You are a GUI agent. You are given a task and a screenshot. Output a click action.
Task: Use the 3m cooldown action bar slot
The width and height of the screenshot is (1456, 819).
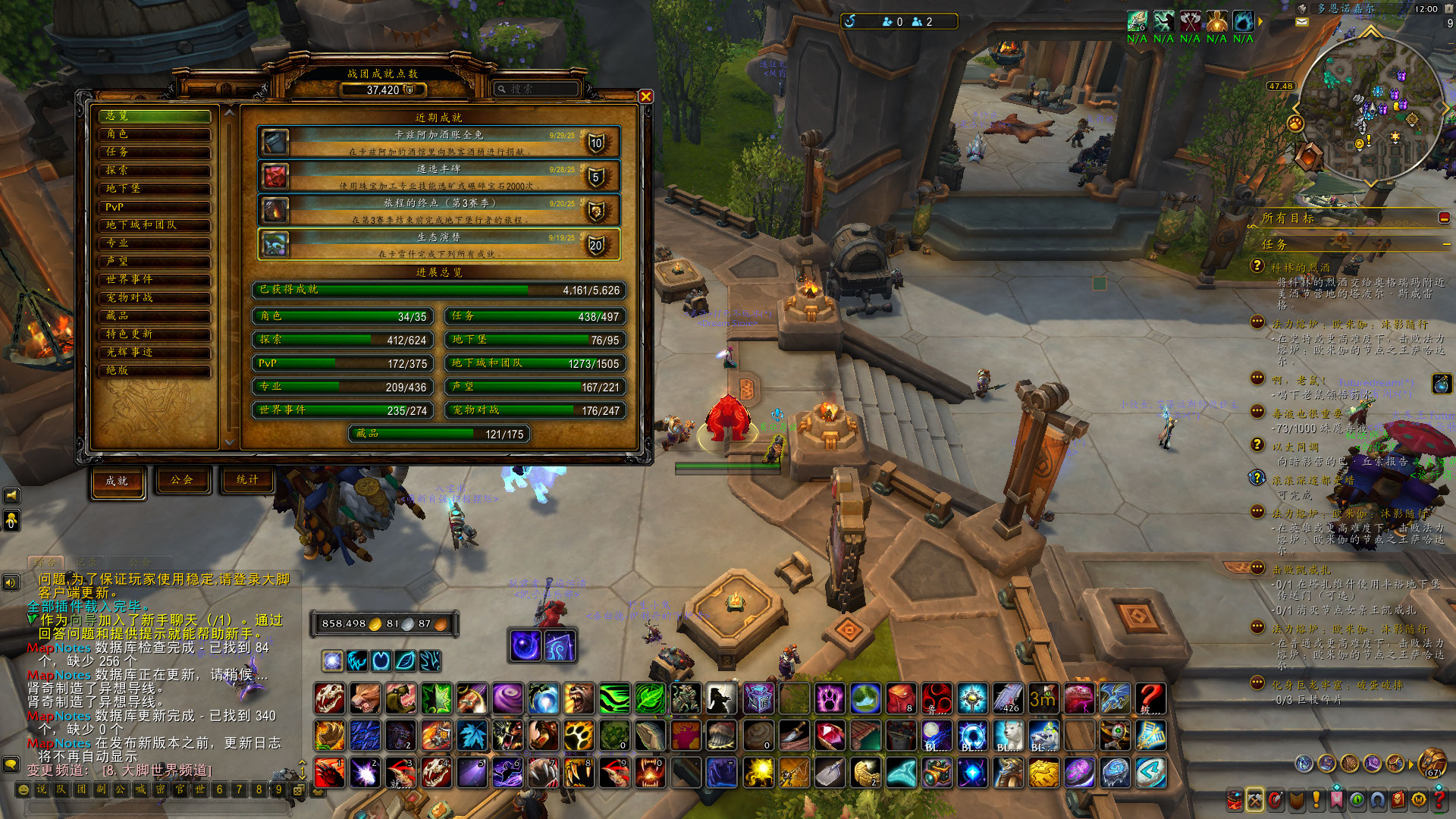(1043, 698)
